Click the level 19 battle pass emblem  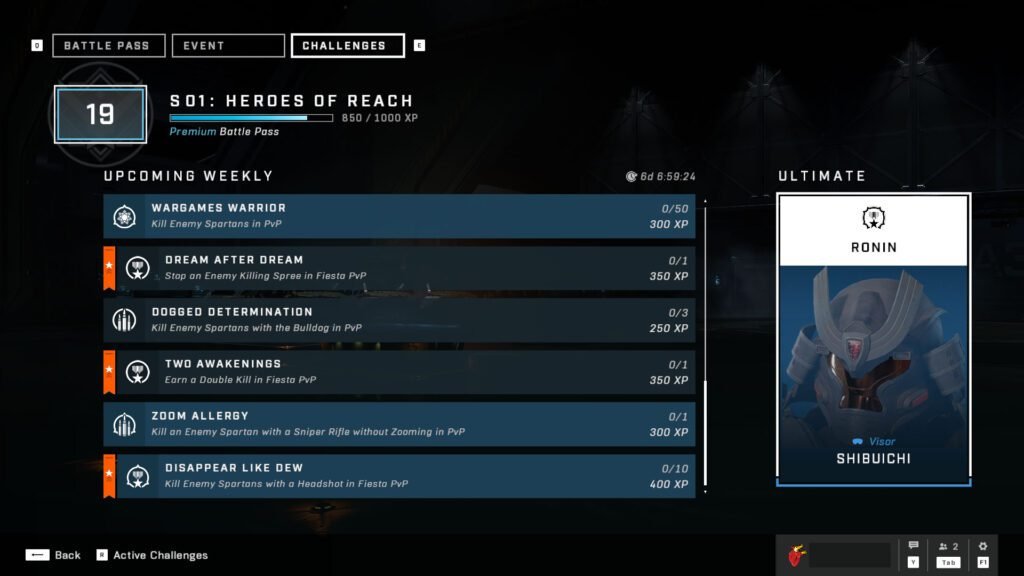click(100, 113)
